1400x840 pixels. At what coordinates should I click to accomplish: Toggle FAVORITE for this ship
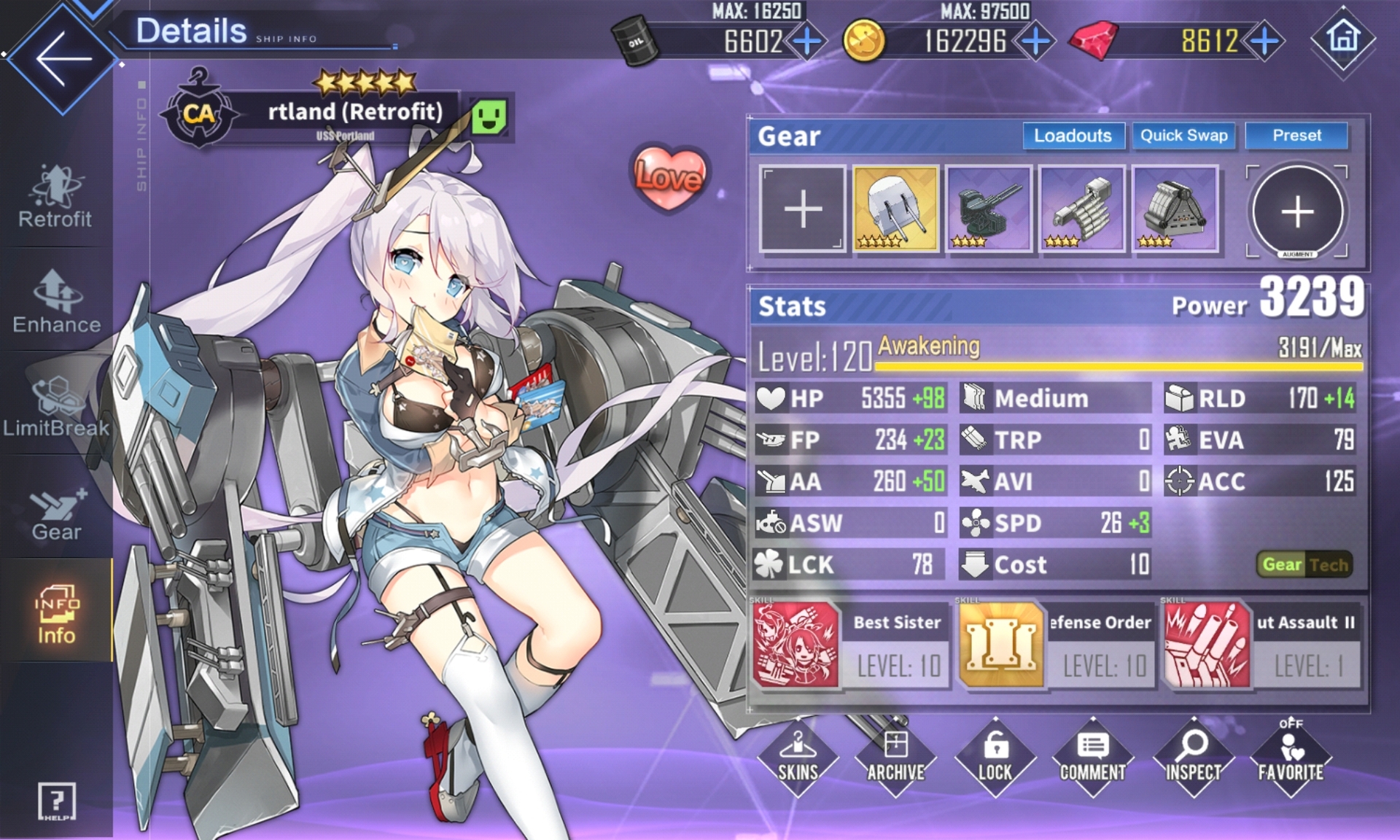tap(1291, 757)
